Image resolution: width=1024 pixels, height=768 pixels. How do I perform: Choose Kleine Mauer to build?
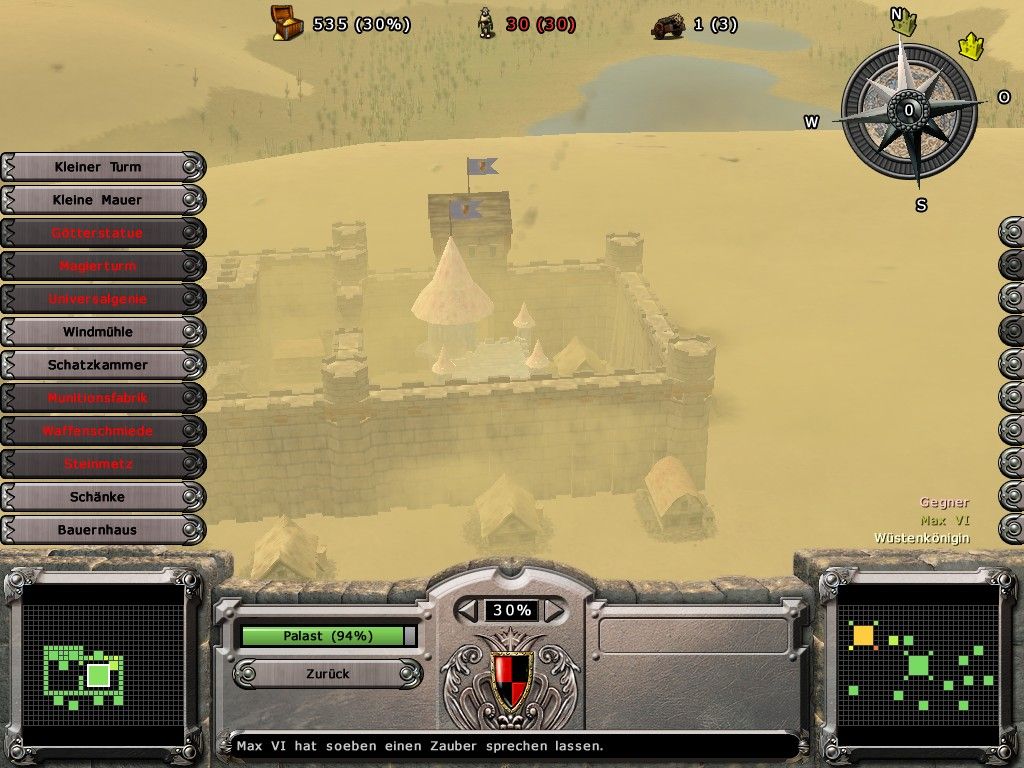(98, 200)
